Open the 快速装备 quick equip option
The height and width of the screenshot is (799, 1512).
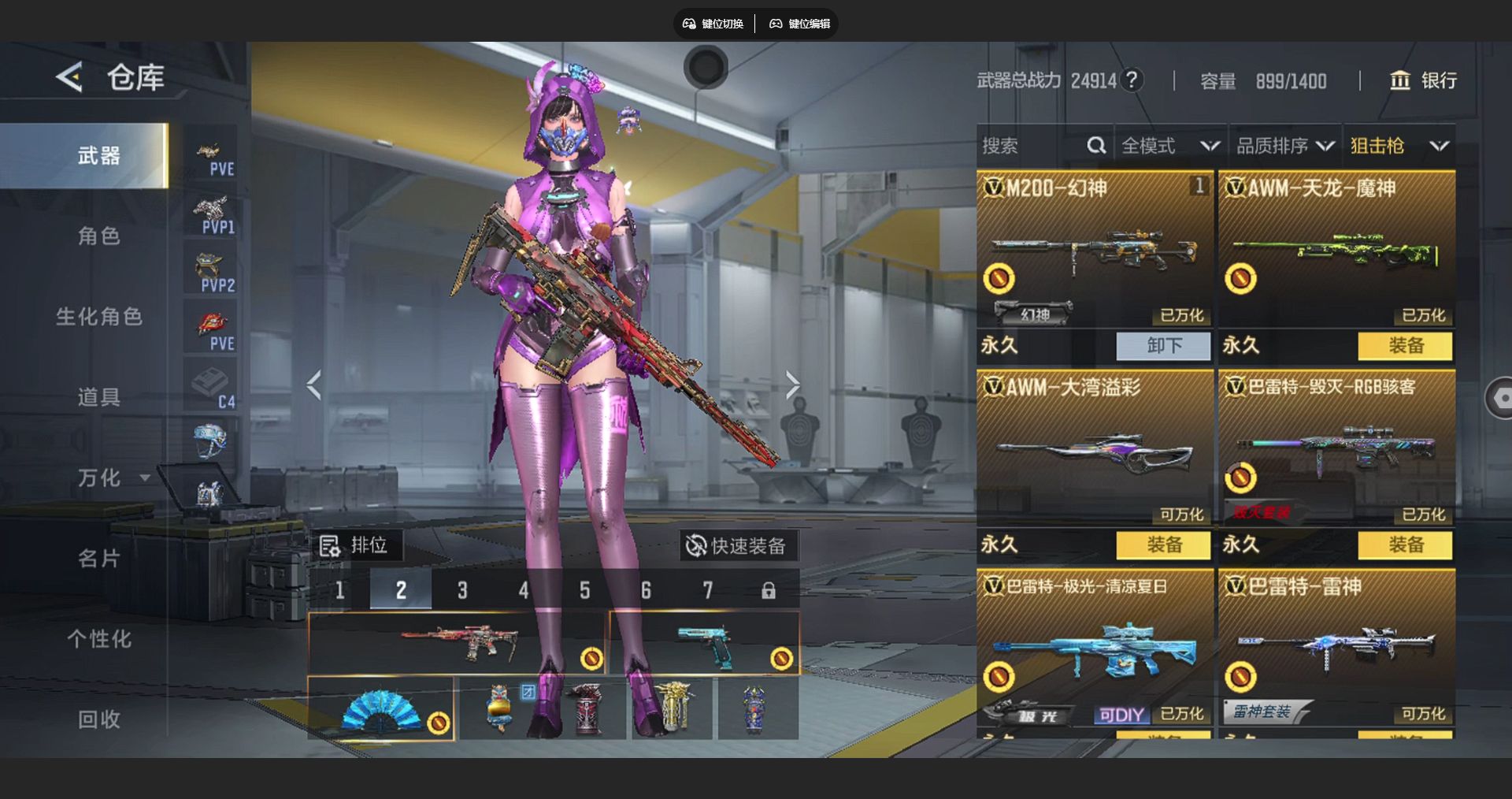pos(736,546)
